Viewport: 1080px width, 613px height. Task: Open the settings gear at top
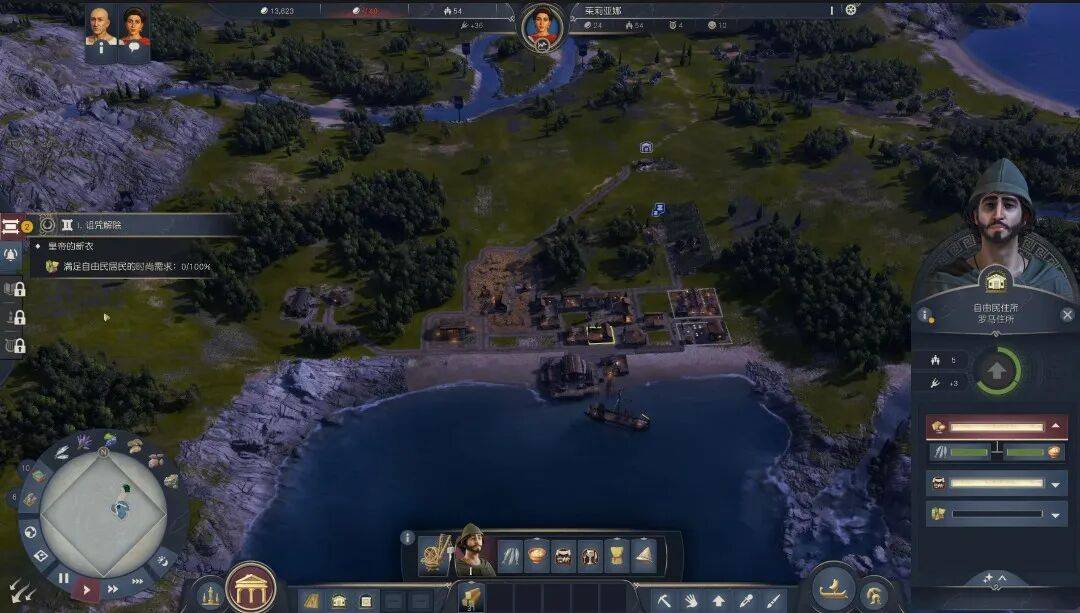[851, 10]
